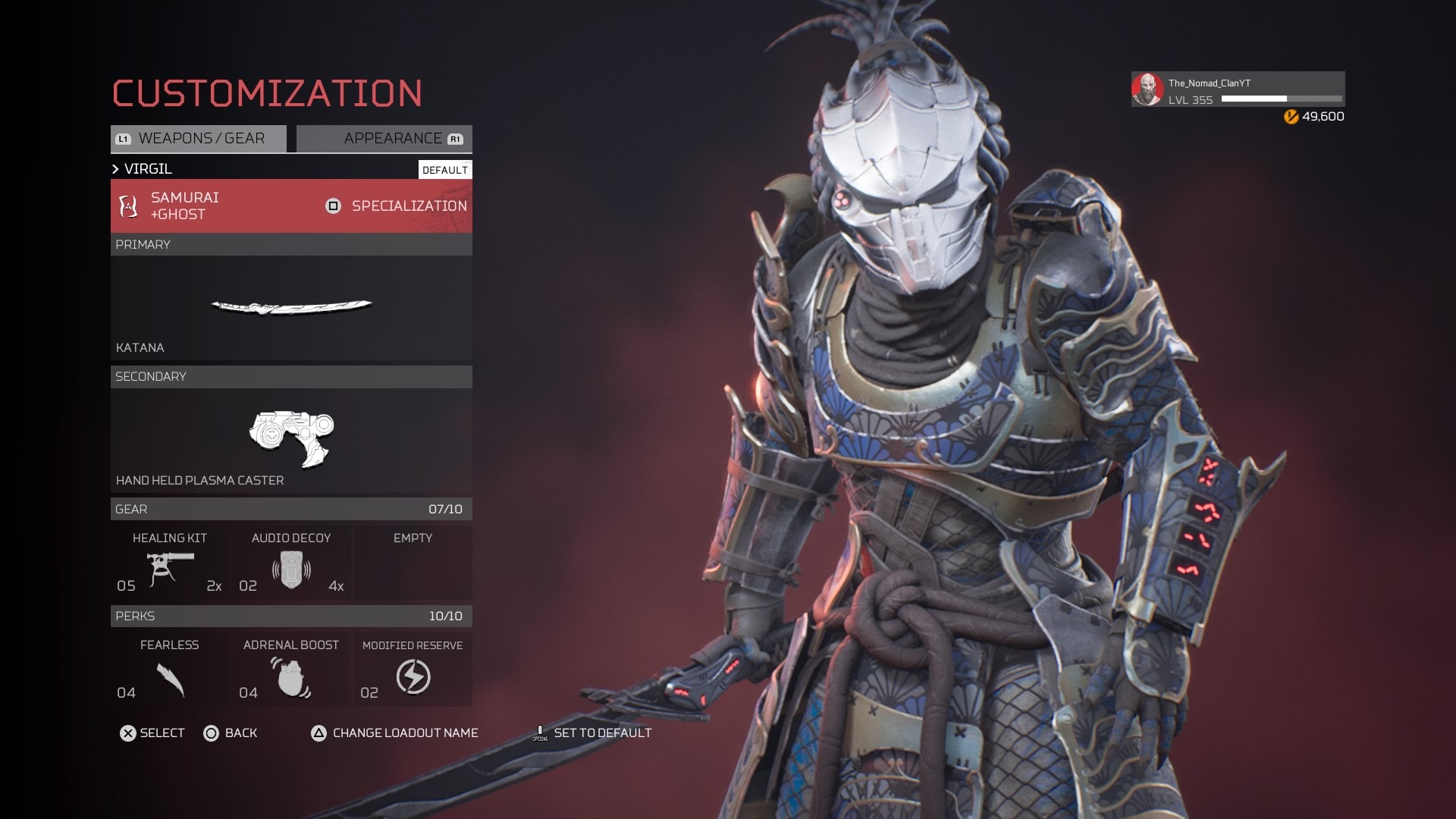Viewport: 1456px width, 819px height.
Task: Open the Fearless perk slot
Action: coord(170,670)
